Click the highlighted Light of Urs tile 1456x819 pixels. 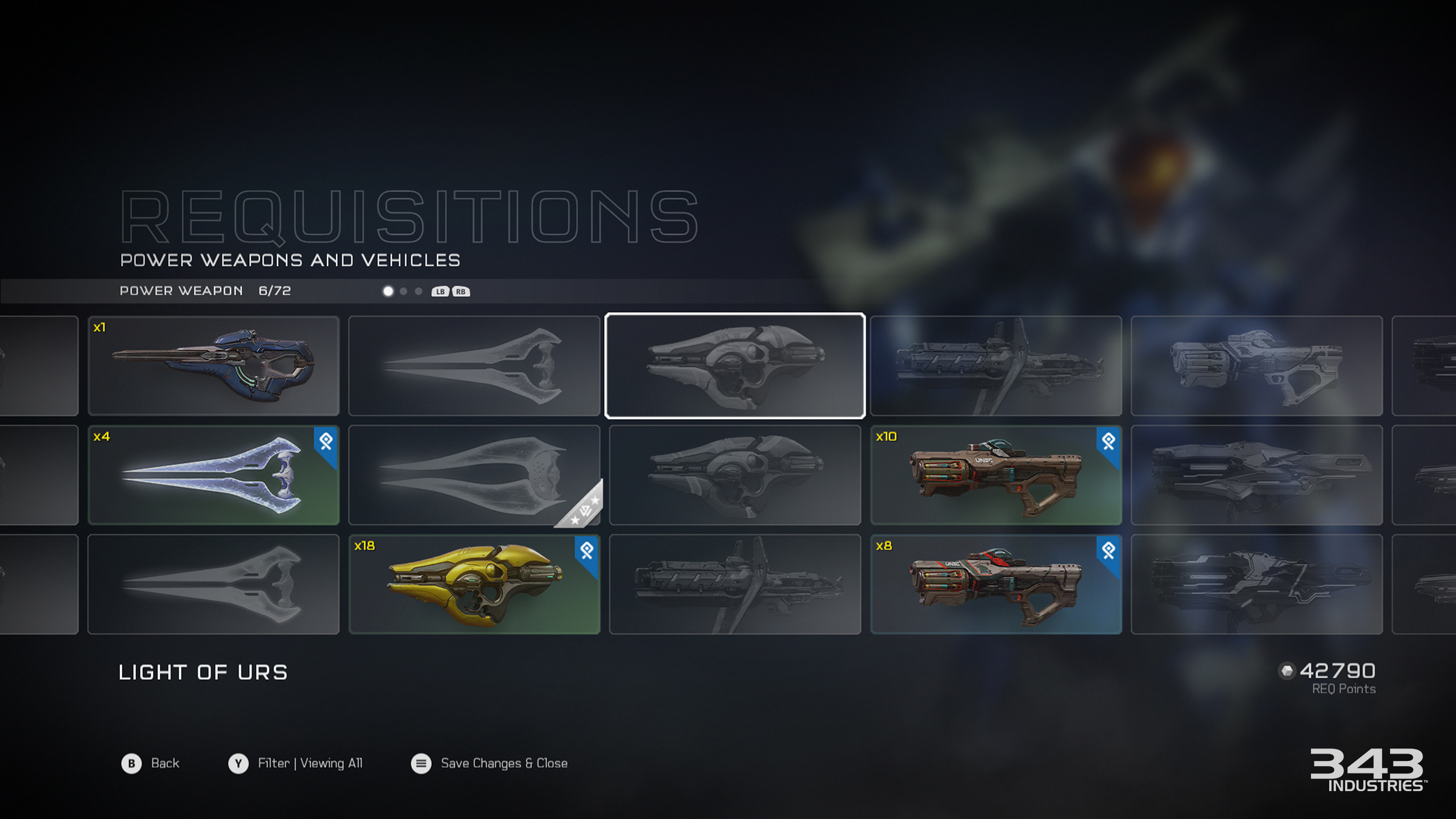point(735,366)
